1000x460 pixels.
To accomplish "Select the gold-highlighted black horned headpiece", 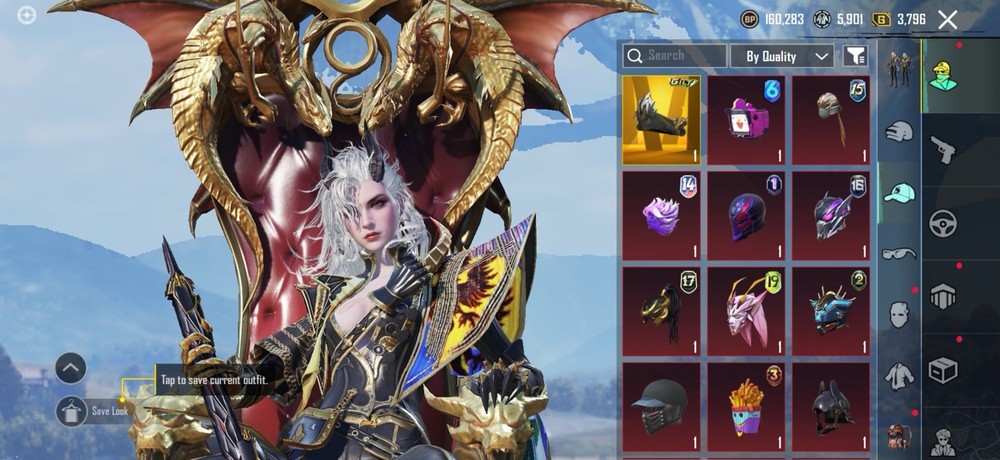I will pyautogui.click(x=661, y=120).
